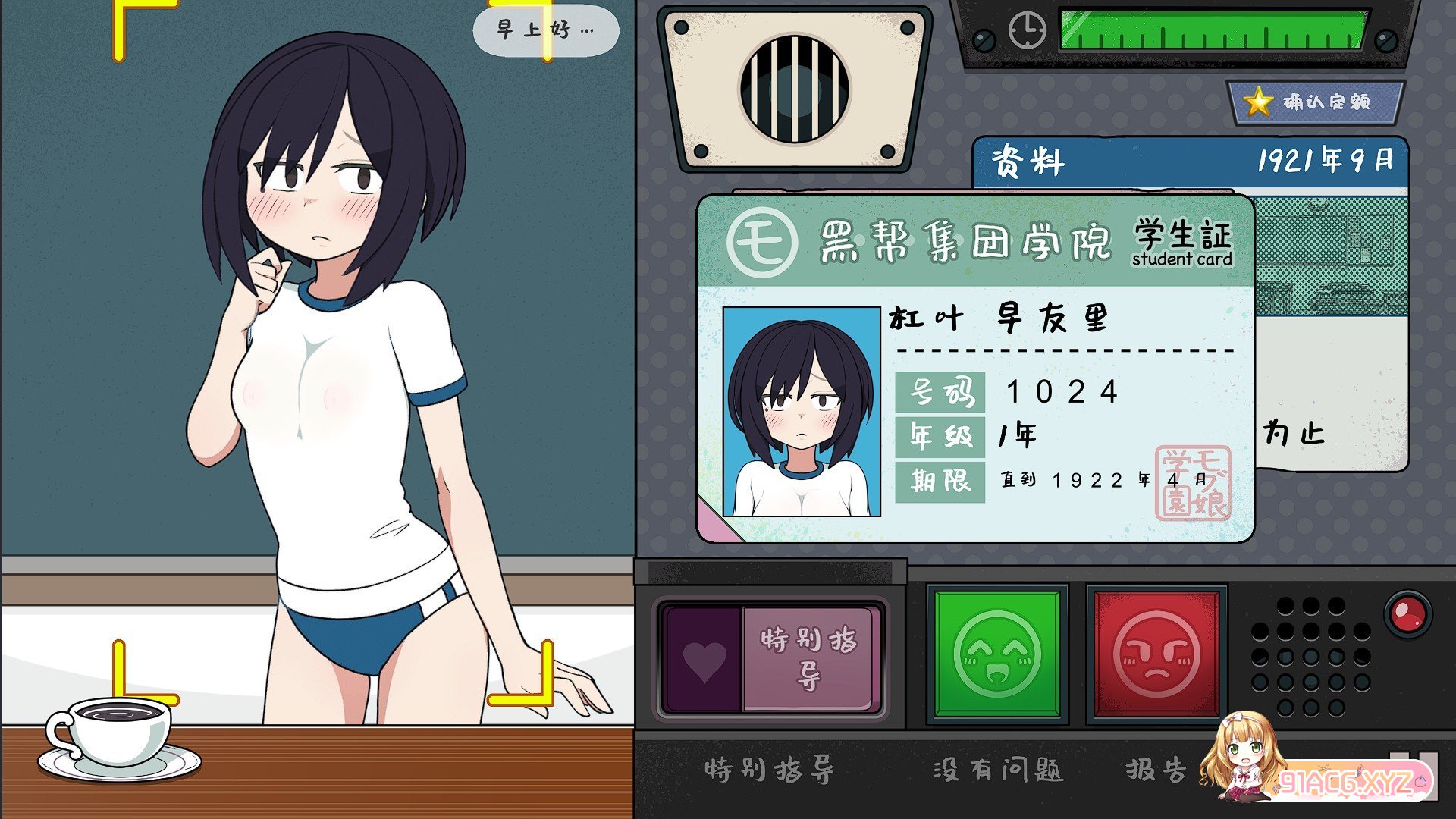The height and width of the screenshot is (819, 1456).
Task: Select the student card of 早友里
Action: click(974, 369)
